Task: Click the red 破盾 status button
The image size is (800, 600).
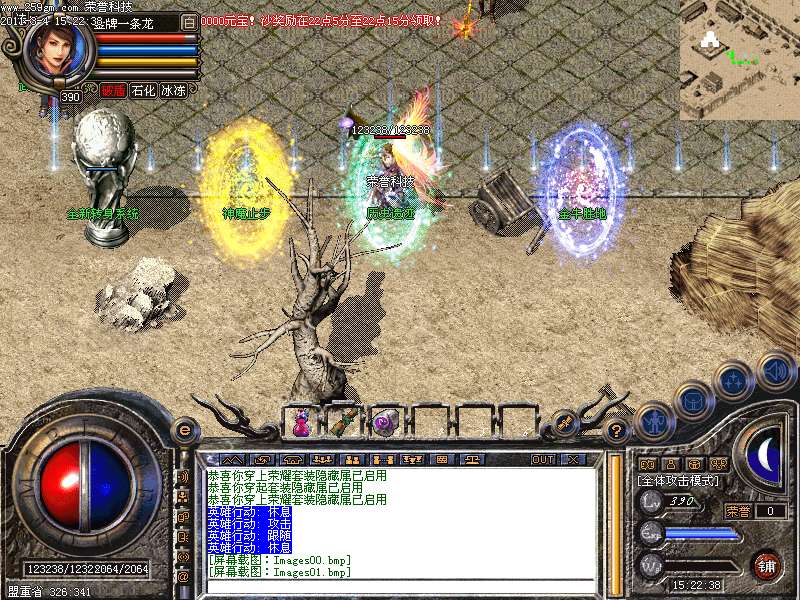Action: coord(113,90)
